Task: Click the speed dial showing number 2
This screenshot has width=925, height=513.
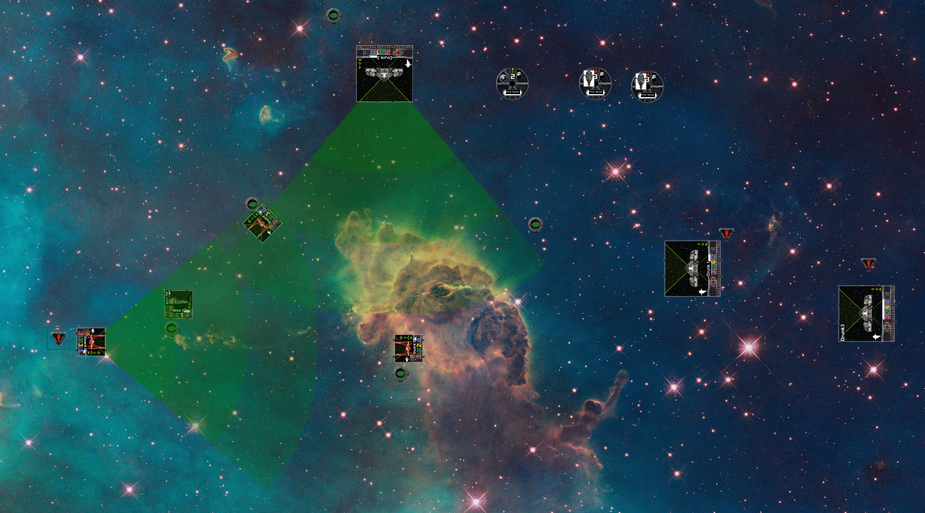Action: click(512, 84)
